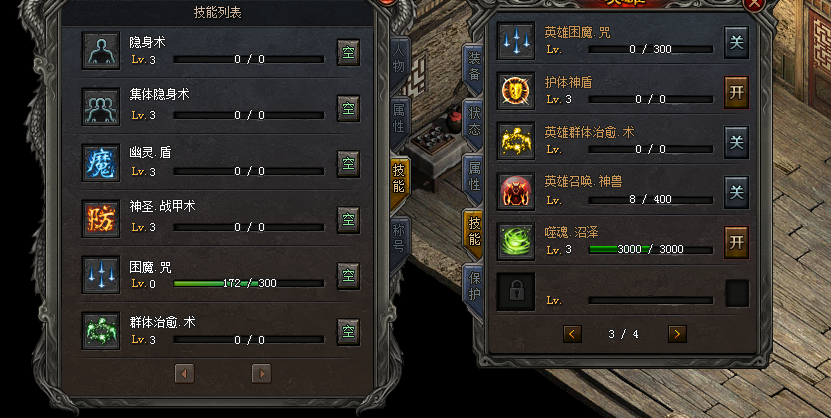Open the 保护 protection tab

tap(474, 284)
